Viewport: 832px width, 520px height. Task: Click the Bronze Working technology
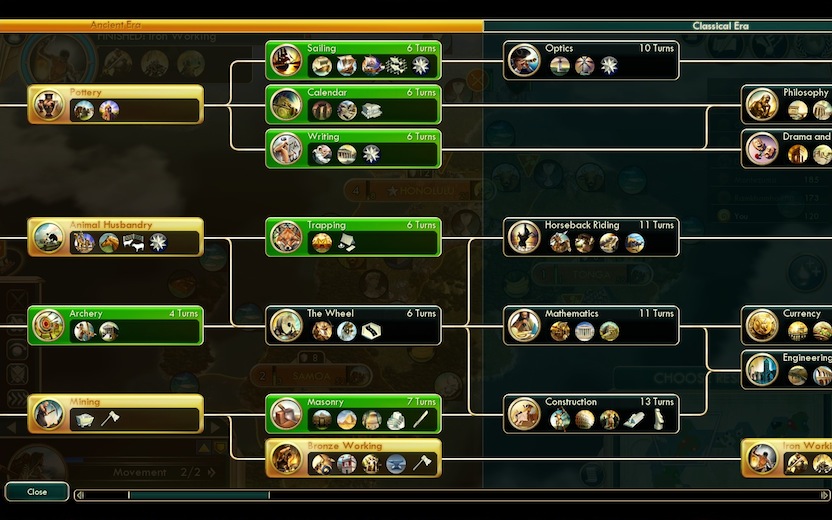(x=353, y=457)
